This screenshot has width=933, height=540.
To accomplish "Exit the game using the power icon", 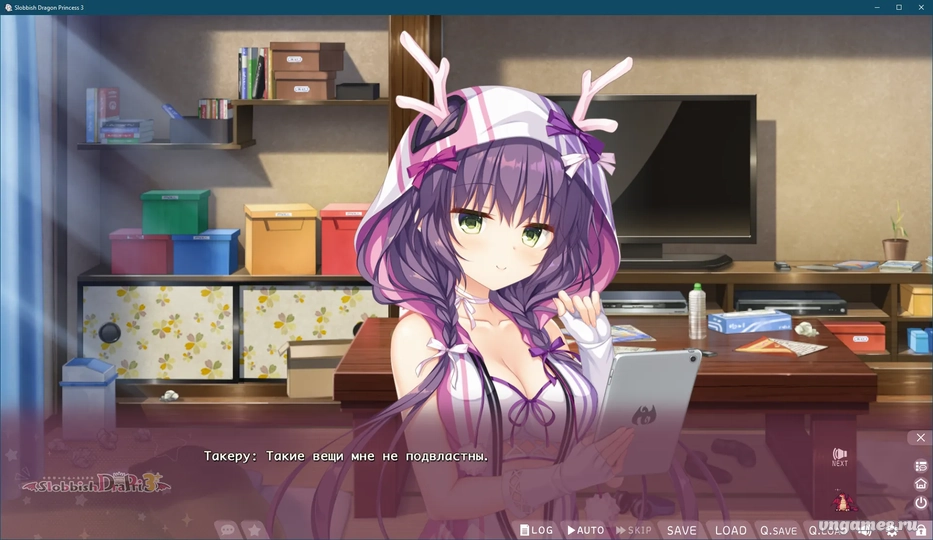I will [x=920, y=503].
